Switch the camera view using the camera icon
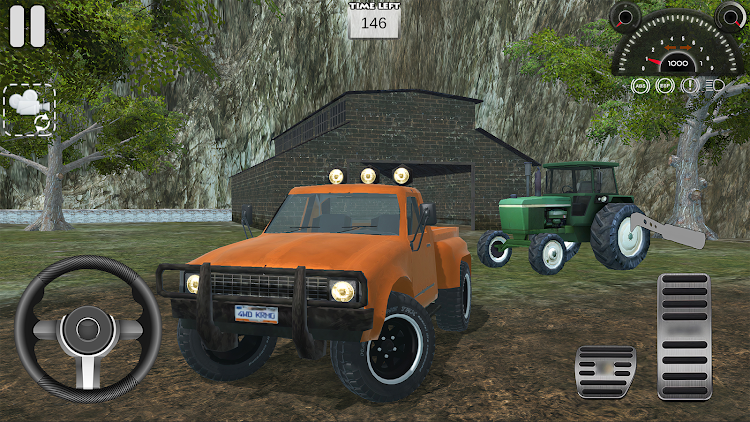The image size is (750, 422). pos(27,109)
